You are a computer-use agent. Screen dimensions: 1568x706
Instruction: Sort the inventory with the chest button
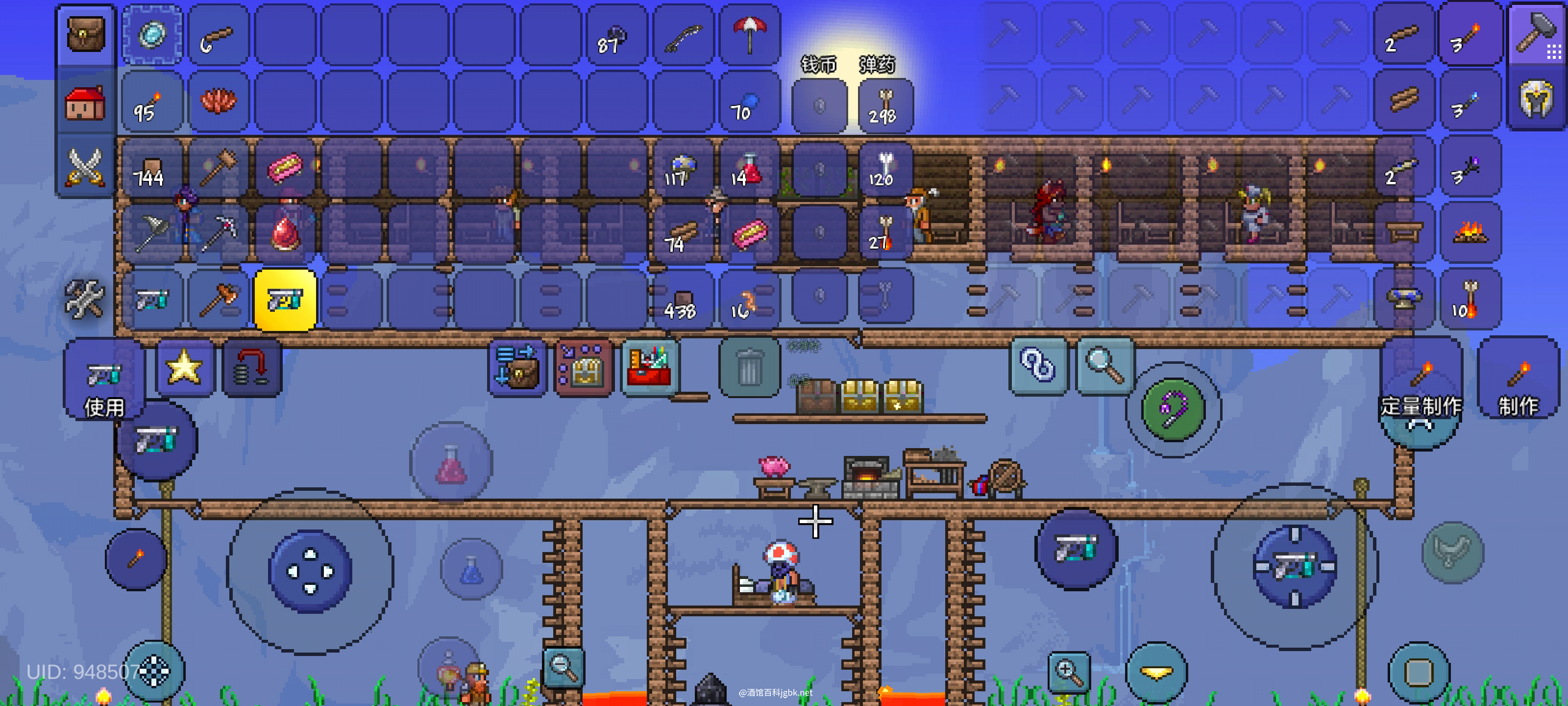583,367
